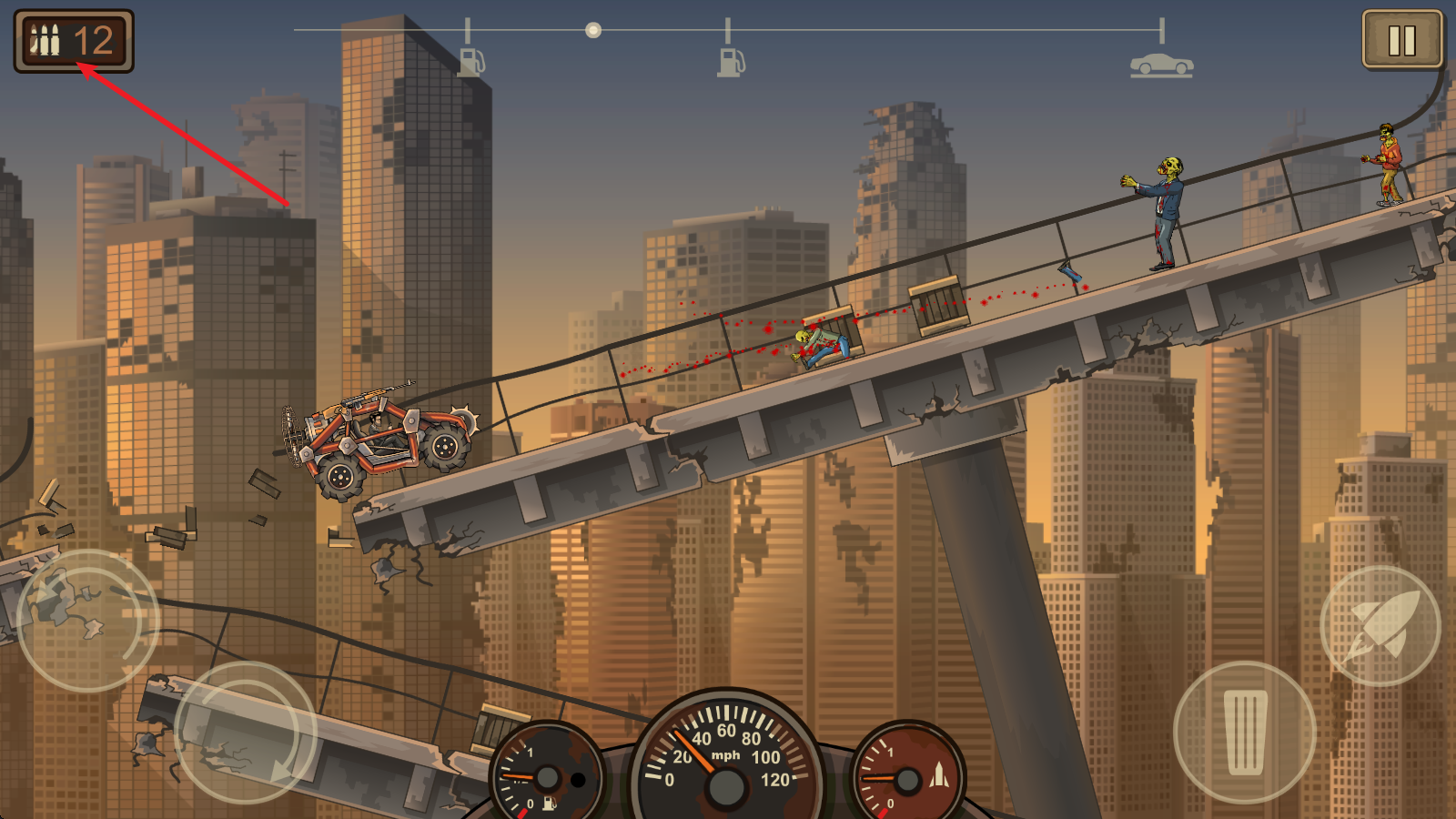Fire the rocket boost button
Viewport: 1456px width, 819px height.
click(1380, 626)
